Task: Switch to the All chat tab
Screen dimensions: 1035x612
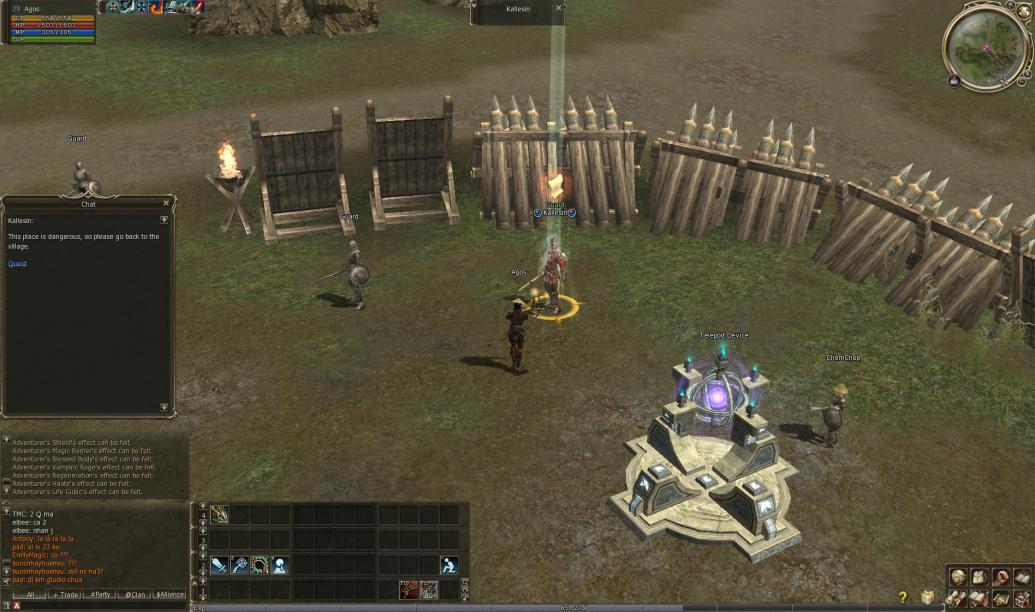Action: tap(30, 594)
